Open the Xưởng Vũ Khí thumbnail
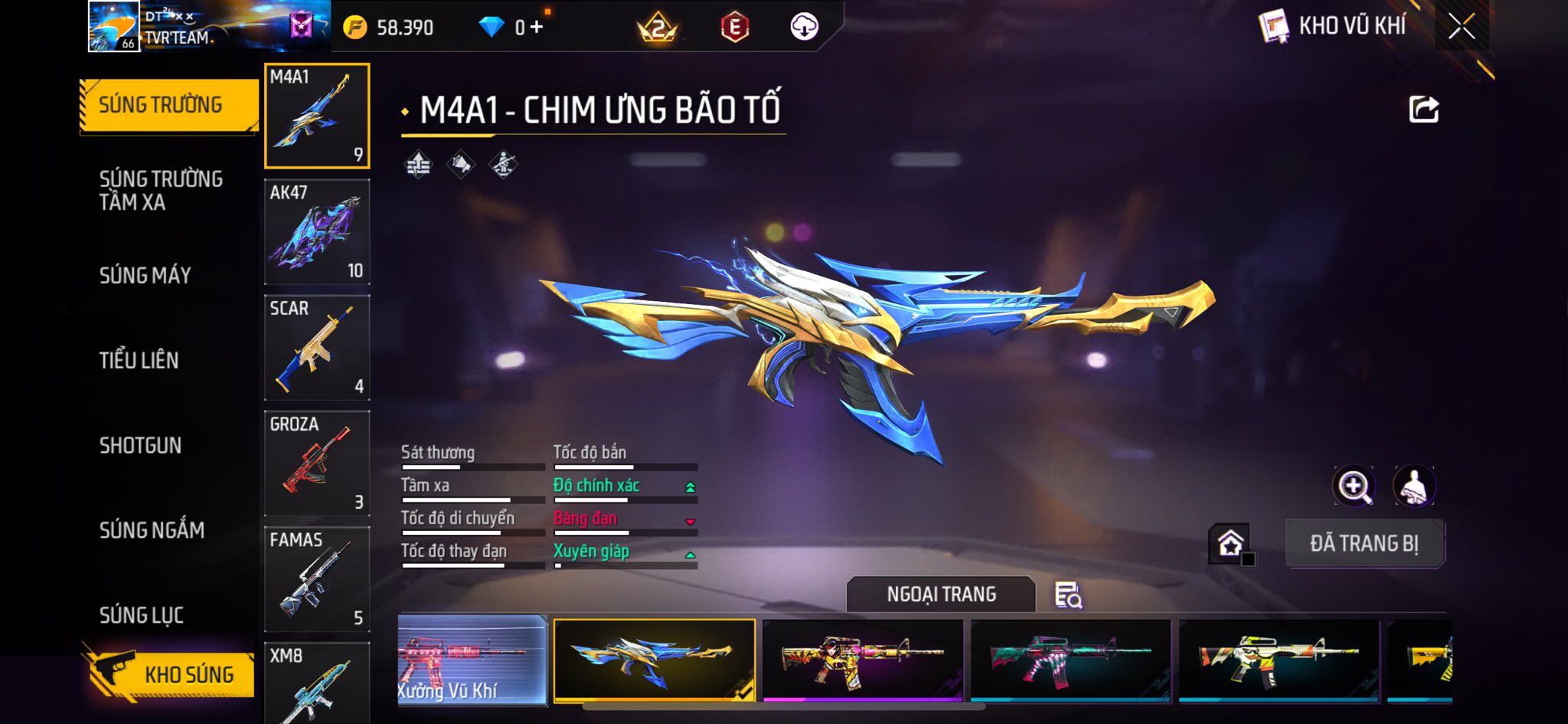The height and width of the screenshot is (724, 1568). (x=472, y=660)
